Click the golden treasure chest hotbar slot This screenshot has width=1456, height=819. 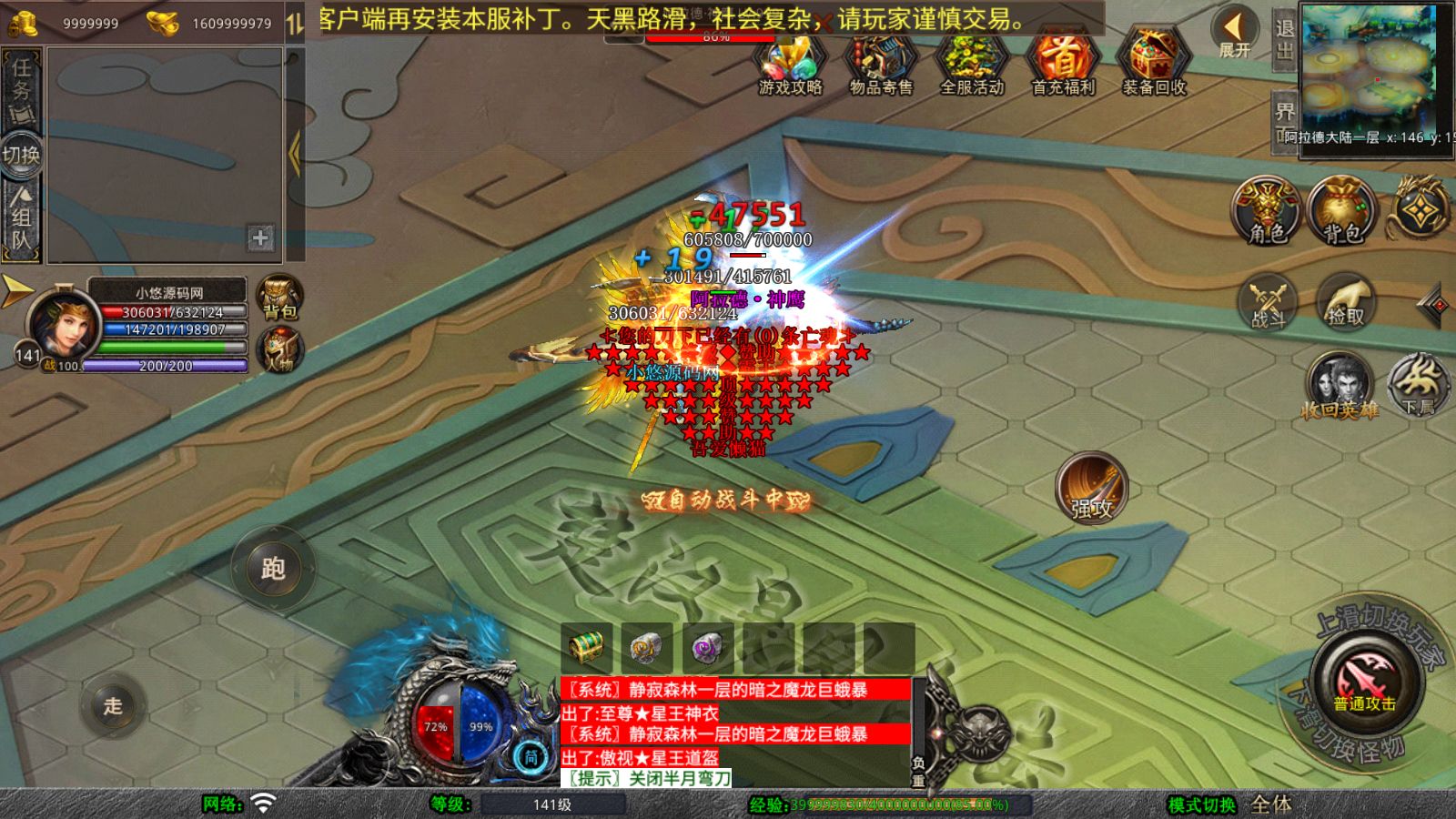(587, 647)
